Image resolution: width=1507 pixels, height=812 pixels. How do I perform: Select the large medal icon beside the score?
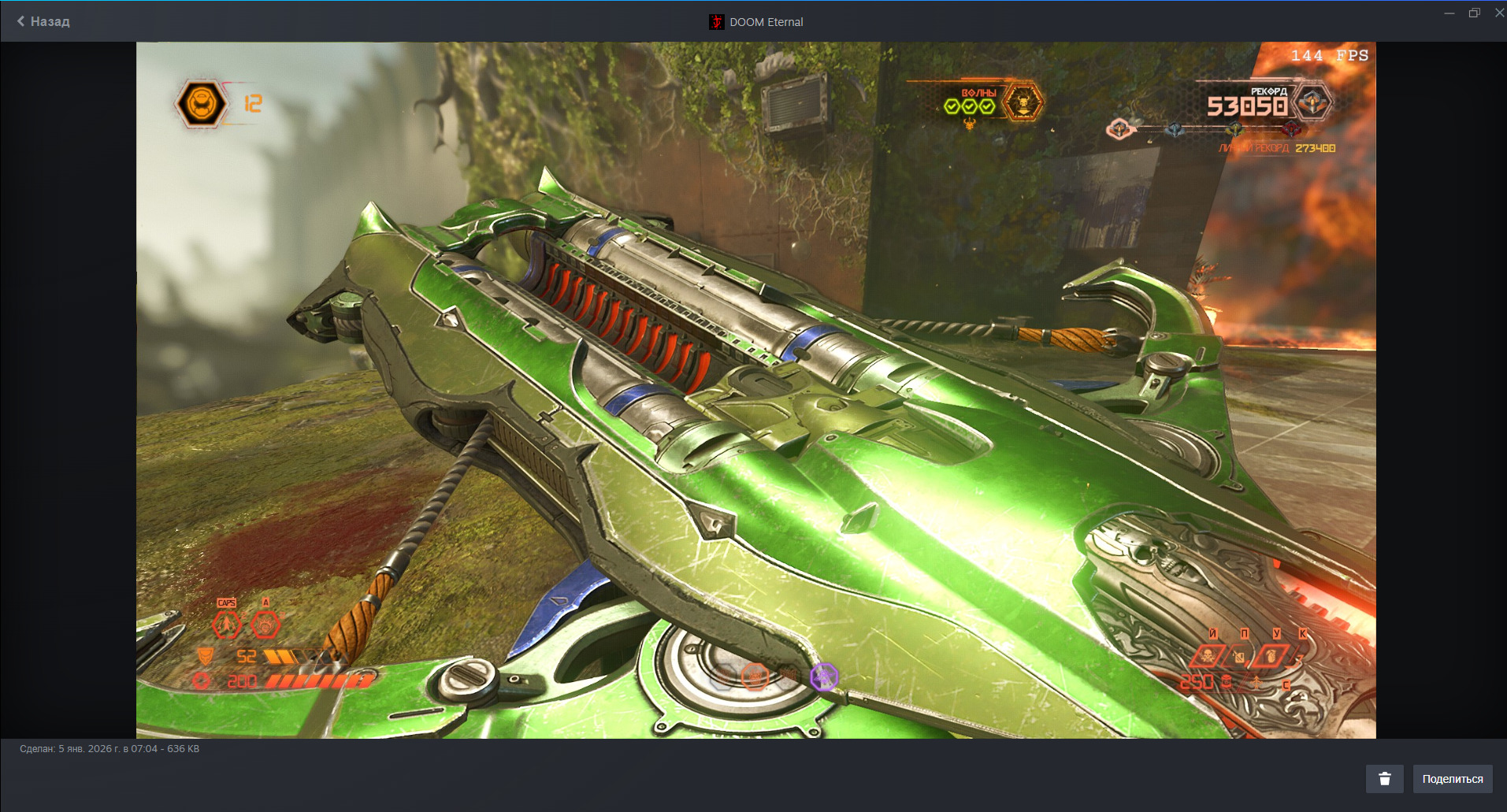click(x=1312, y=103)
